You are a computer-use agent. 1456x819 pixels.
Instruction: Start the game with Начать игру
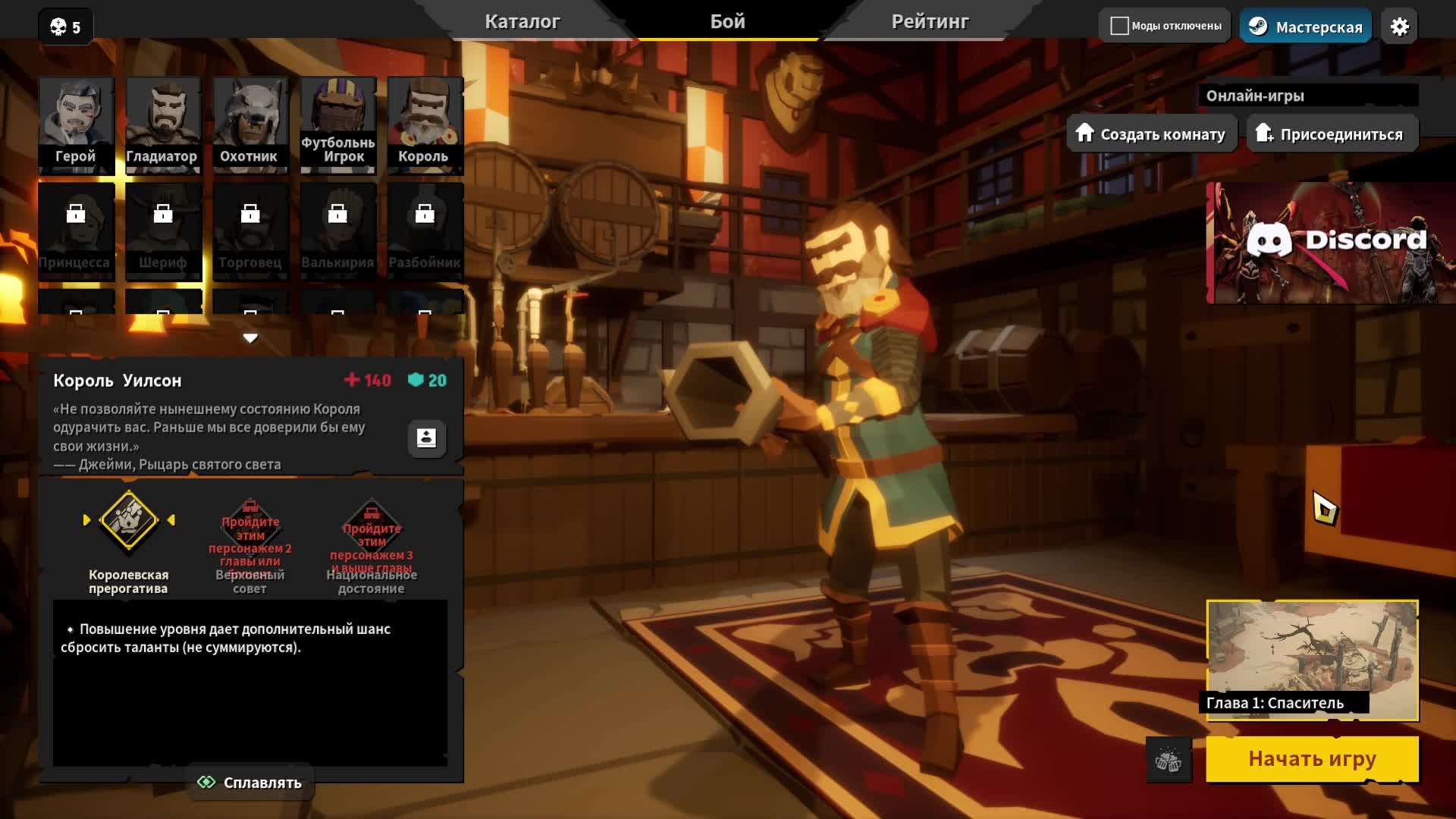[x=1312, y=758]
